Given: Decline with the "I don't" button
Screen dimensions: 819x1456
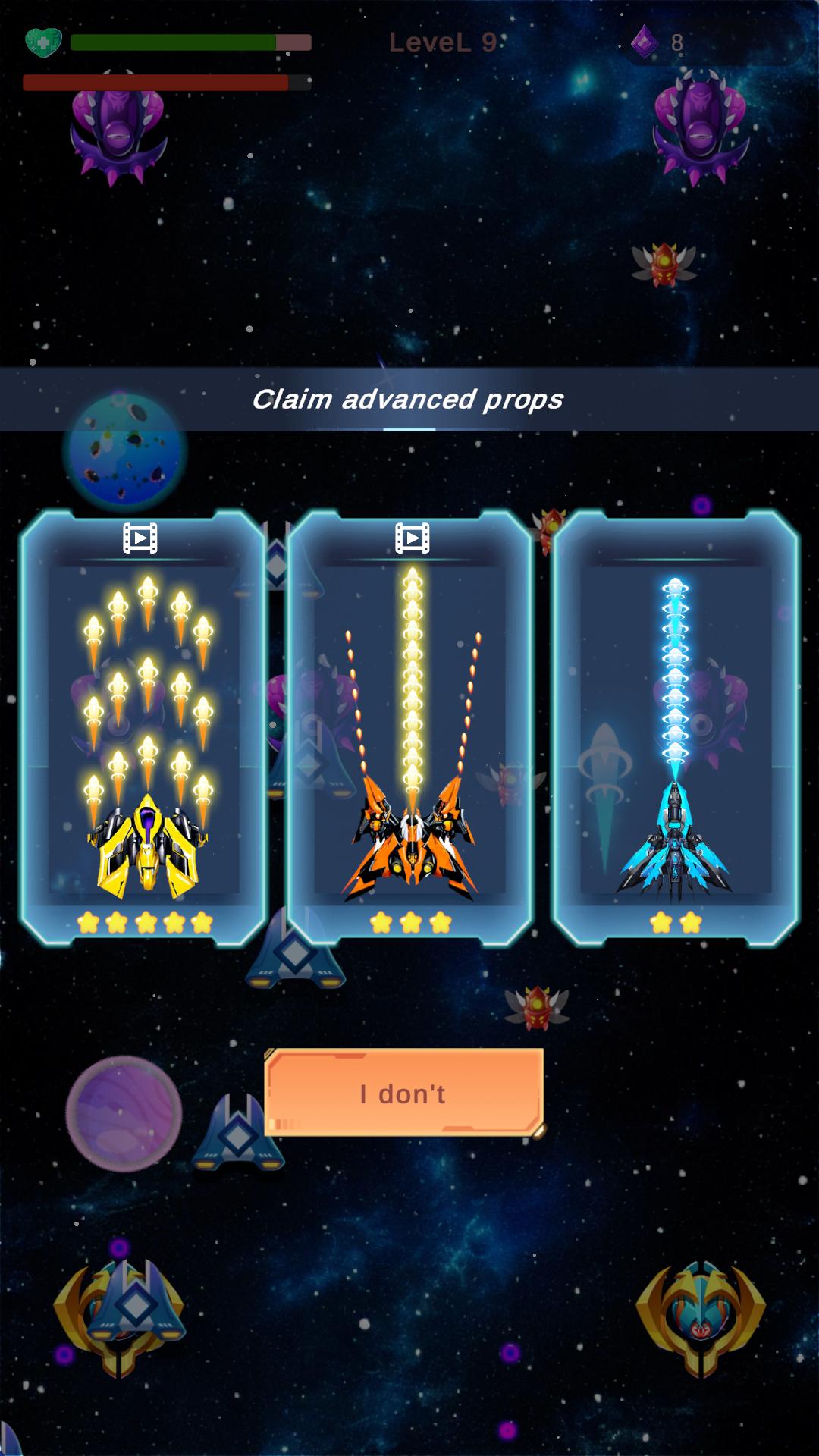Looking at the screenshot, I should click(403, 1093).
